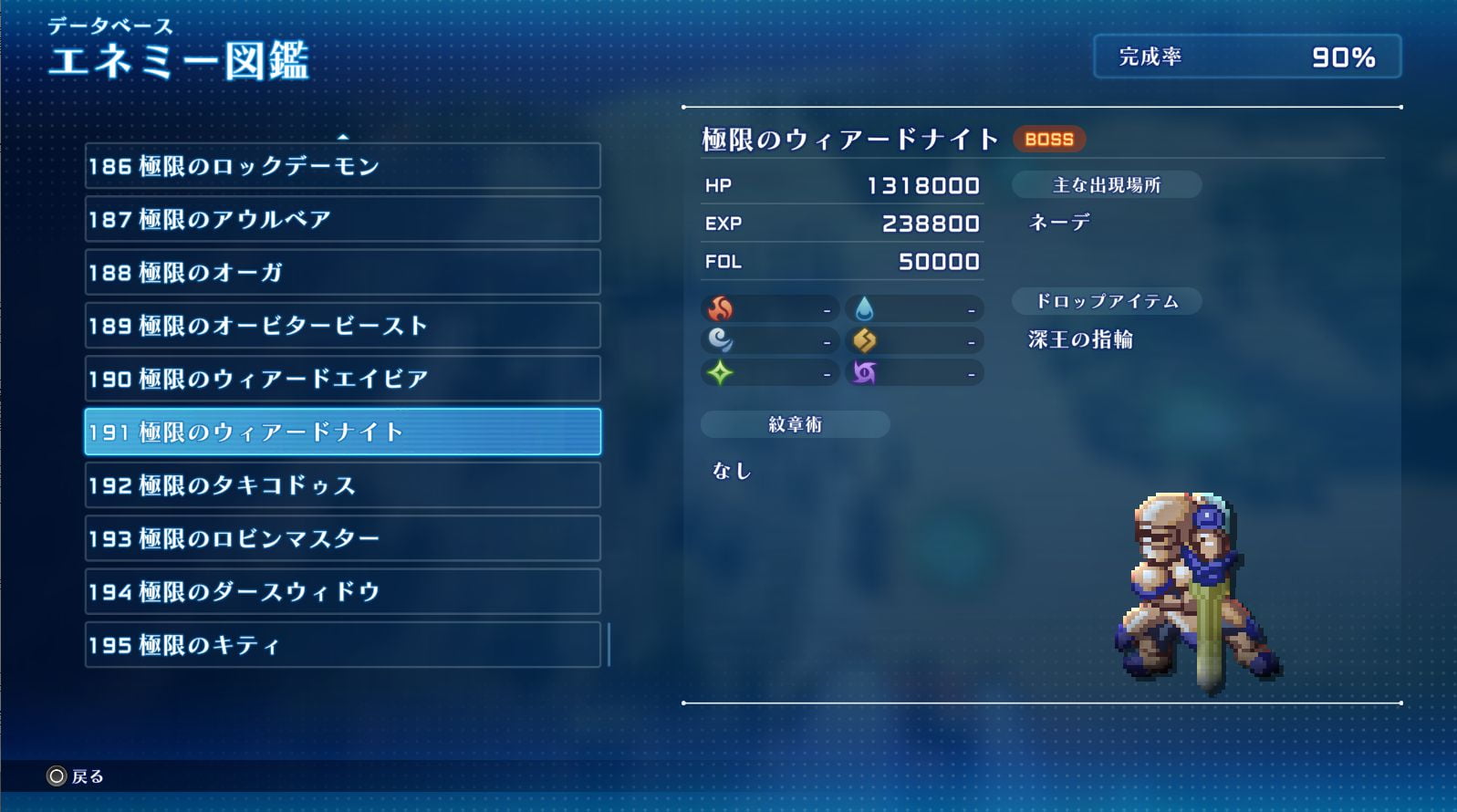This screenshot has width=1457, height=812.
Task: Click highlighted entry 191 極限のウィアードナイト
Action: [342, 432]
